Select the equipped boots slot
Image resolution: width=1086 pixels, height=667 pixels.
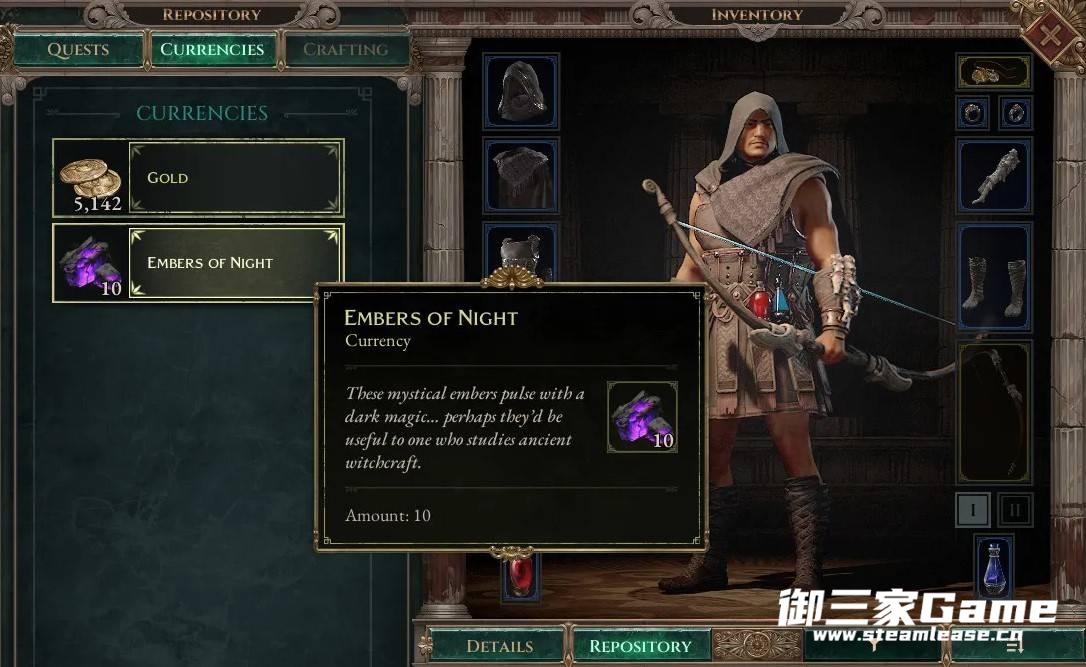tap(993, 277)
